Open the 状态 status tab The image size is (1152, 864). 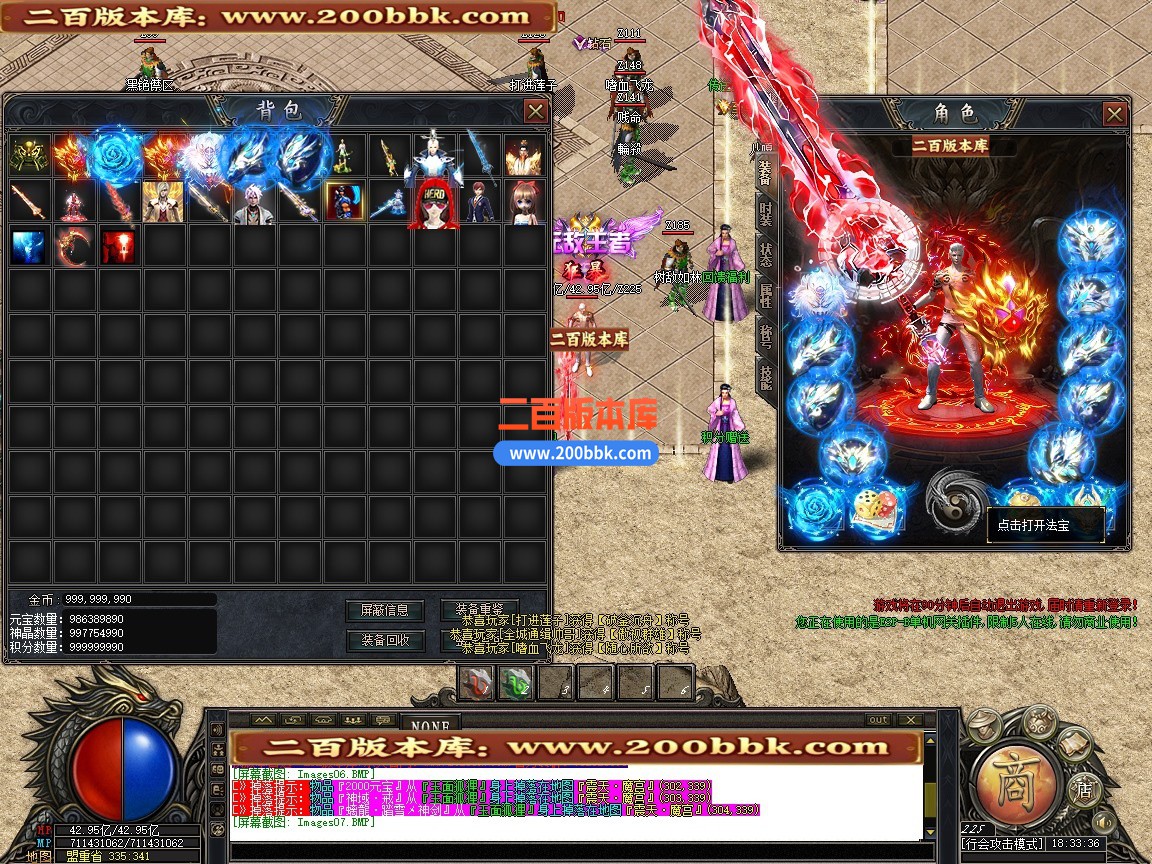coord(765,254)
